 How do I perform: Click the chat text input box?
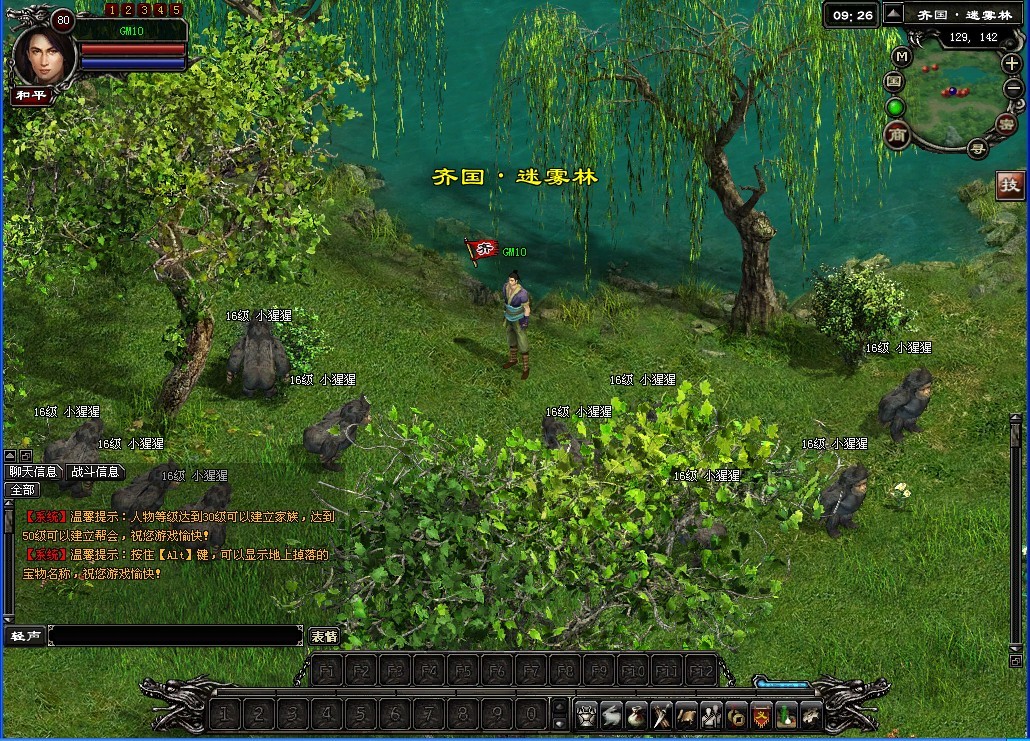pos(175,636)
